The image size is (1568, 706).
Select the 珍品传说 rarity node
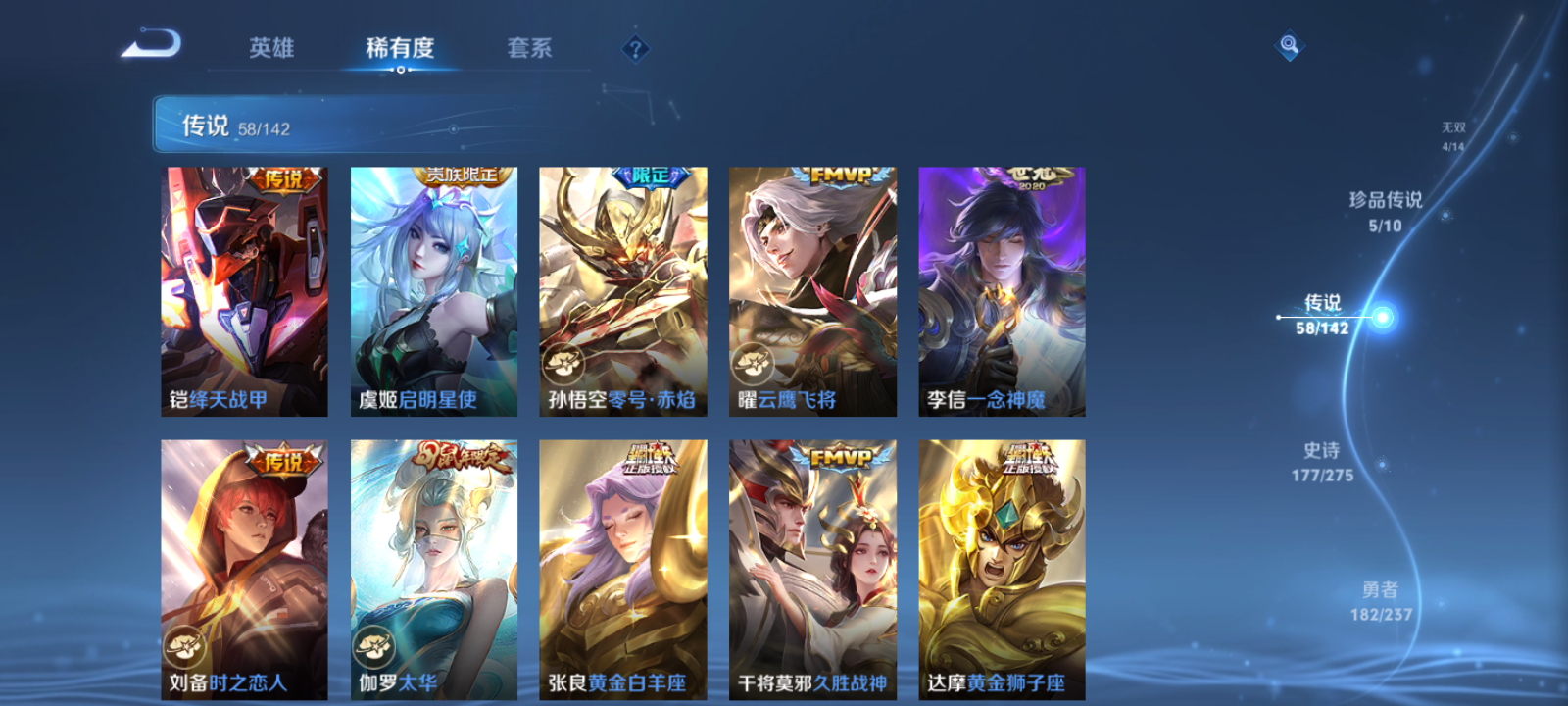click(x=1389, y=209)
